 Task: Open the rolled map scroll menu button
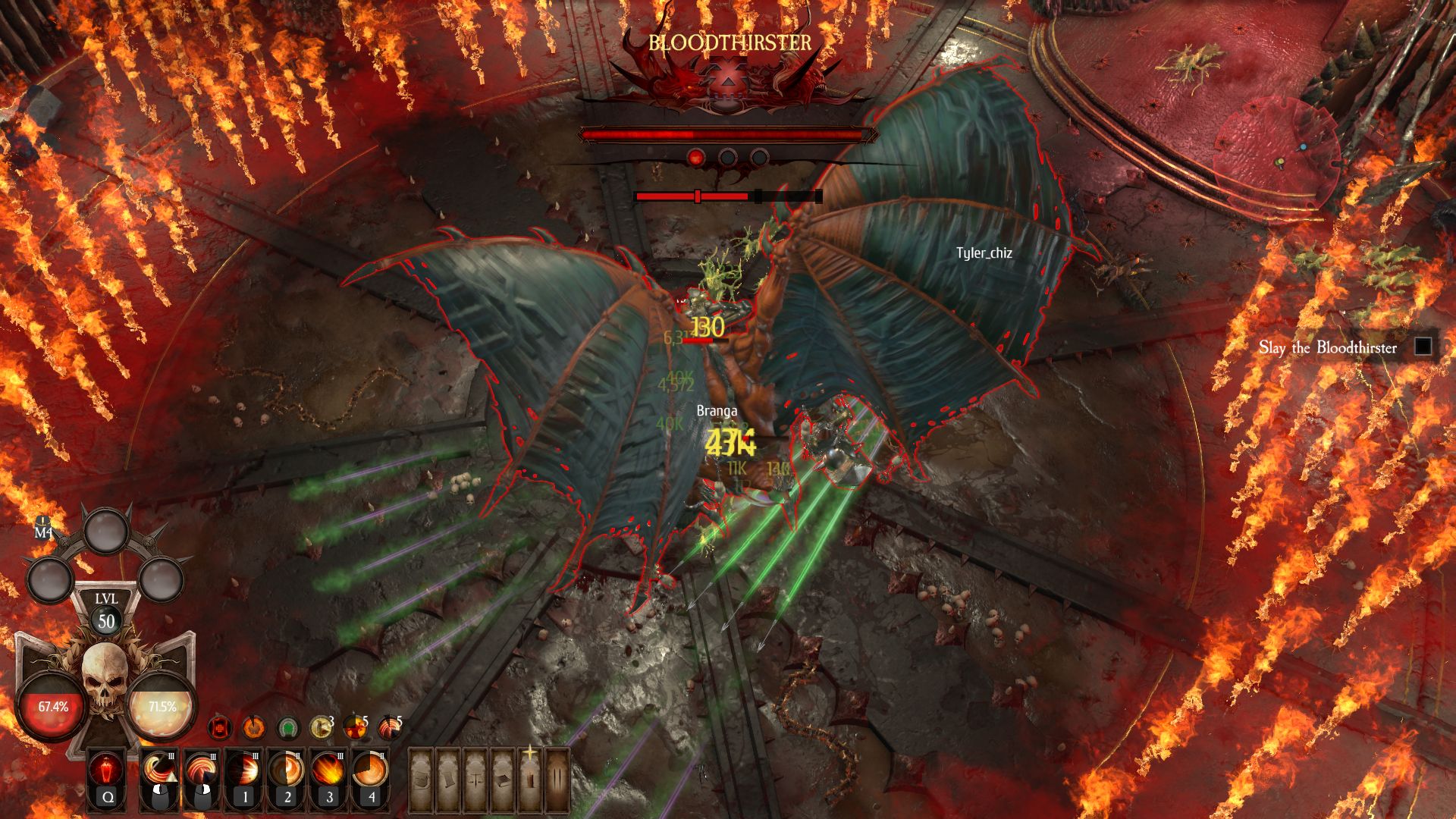[x=422, y=779]
